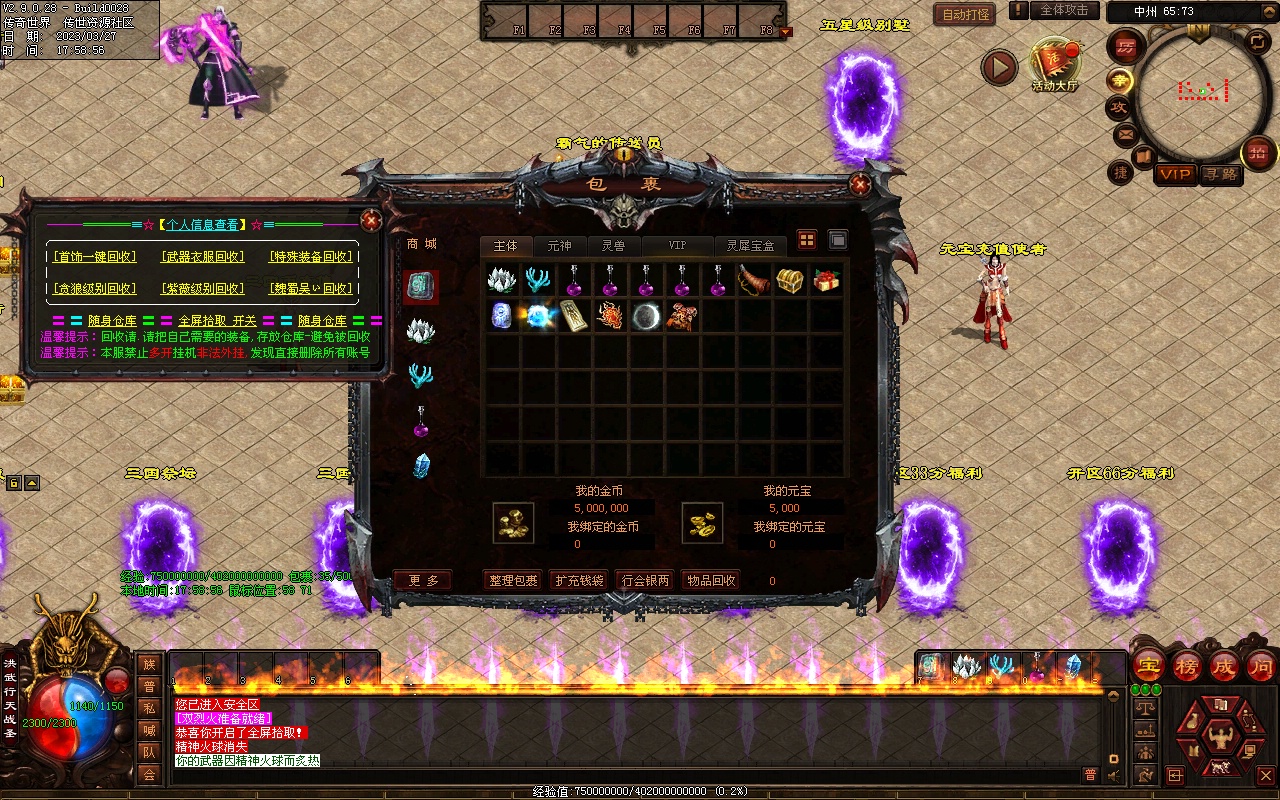
Task: Open the 灵犀宝盒 tab
Action: (x=750, y=246)
